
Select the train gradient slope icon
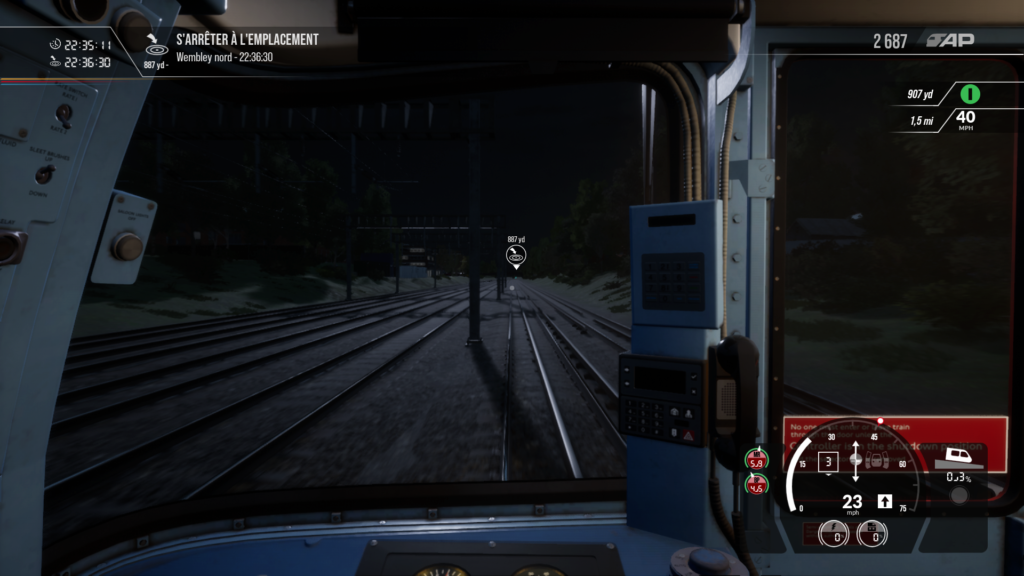(x=958, y=459)
